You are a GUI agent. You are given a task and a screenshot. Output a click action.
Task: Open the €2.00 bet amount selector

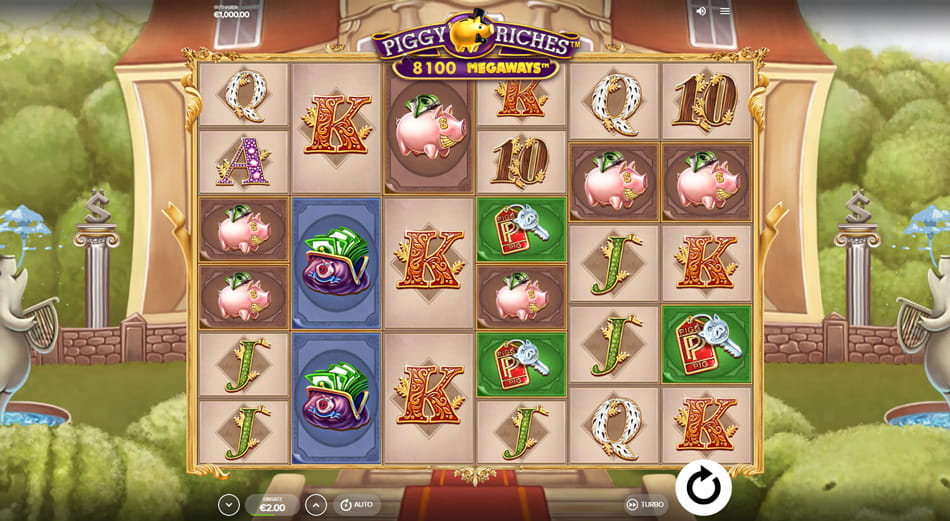[272, 505]
